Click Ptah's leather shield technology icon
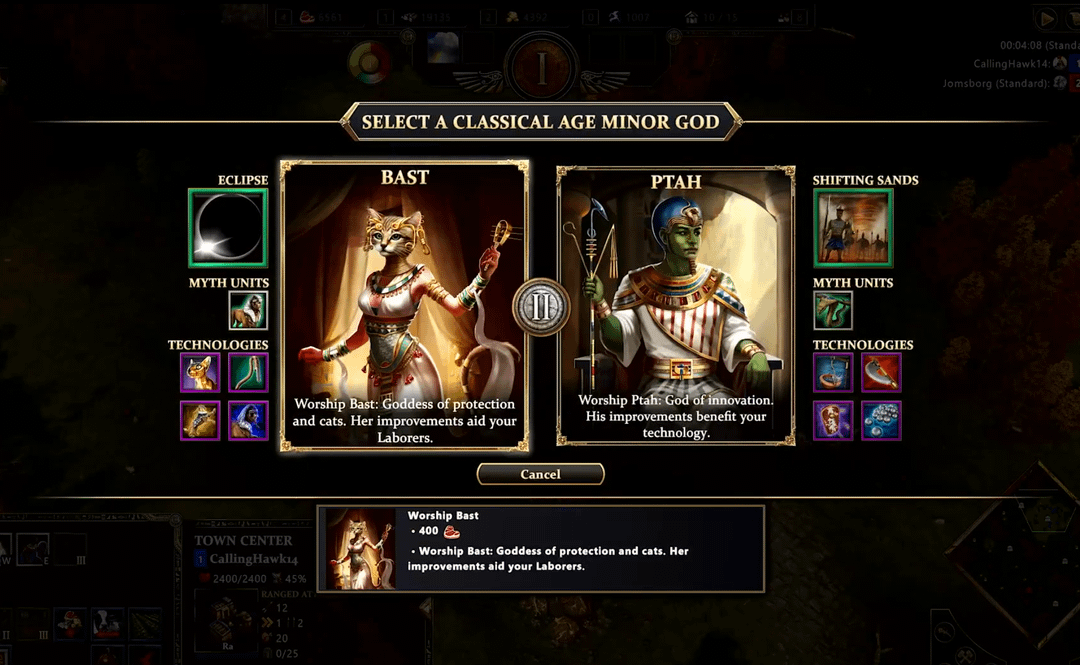 tap(833, 421)
